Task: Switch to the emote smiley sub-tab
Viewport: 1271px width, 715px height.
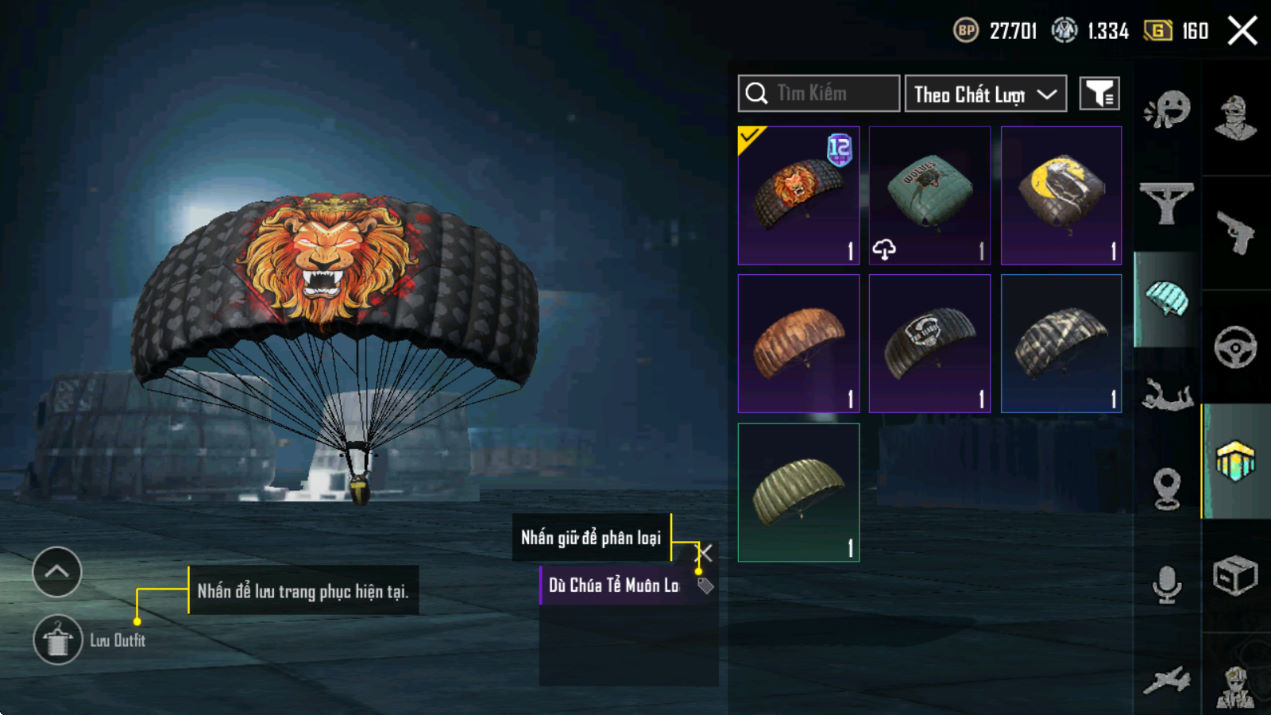Action: 1167,110
